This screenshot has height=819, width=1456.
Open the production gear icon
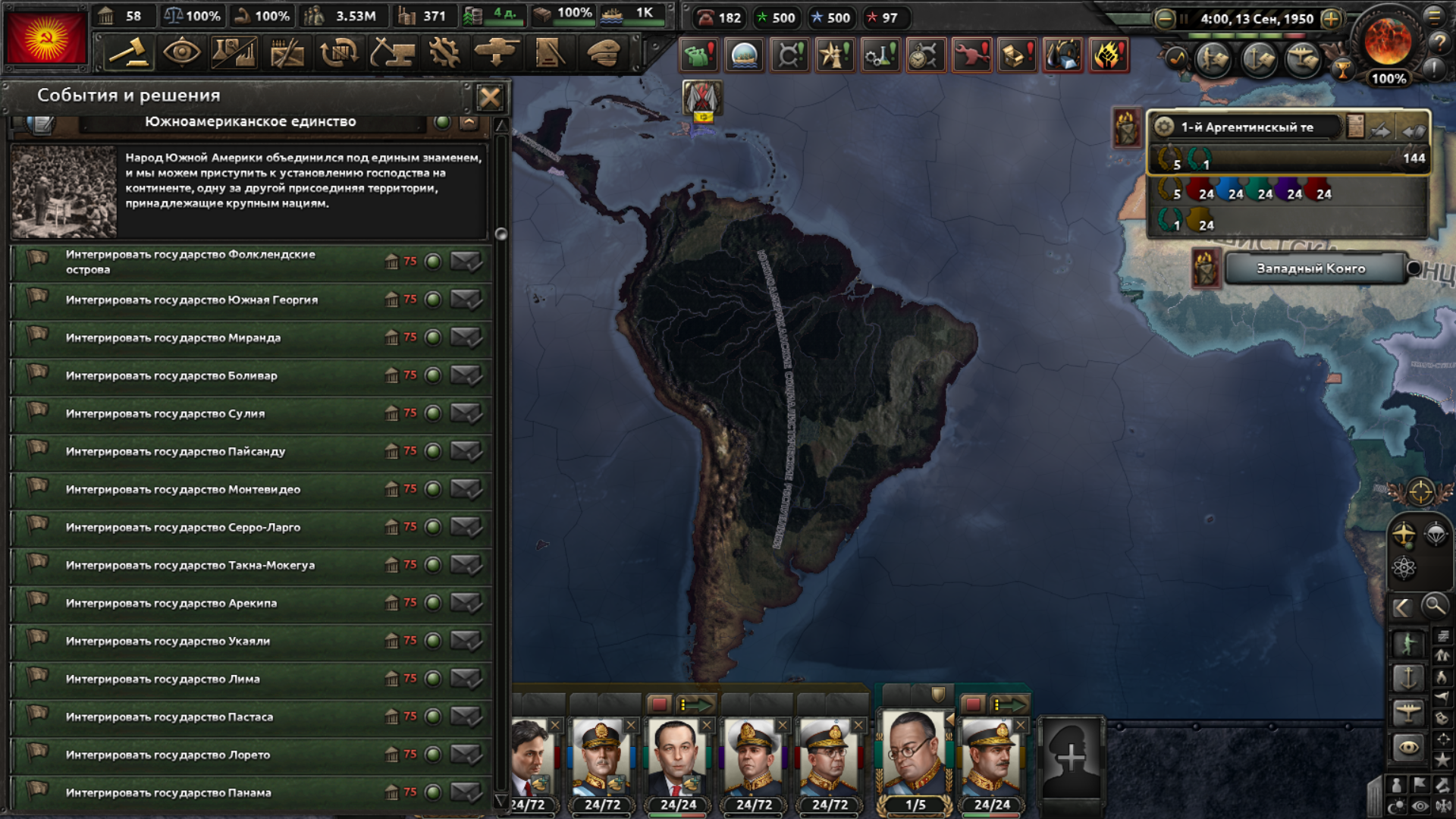point(444,53)
